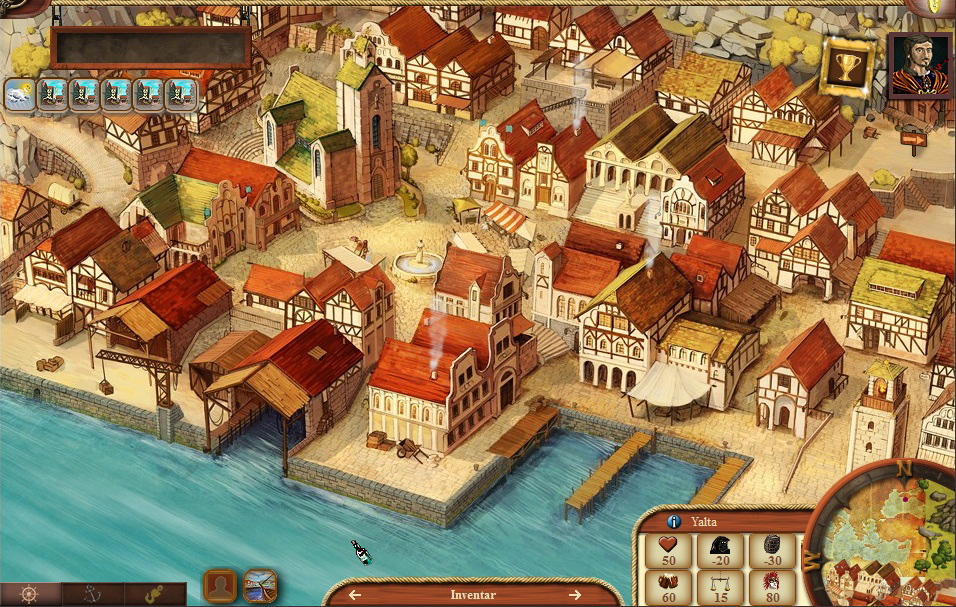Click the heart stat icon in Yalta panel
Viewport: 956px width, 607px height.
pyautogui.click(x=668, y=545)
